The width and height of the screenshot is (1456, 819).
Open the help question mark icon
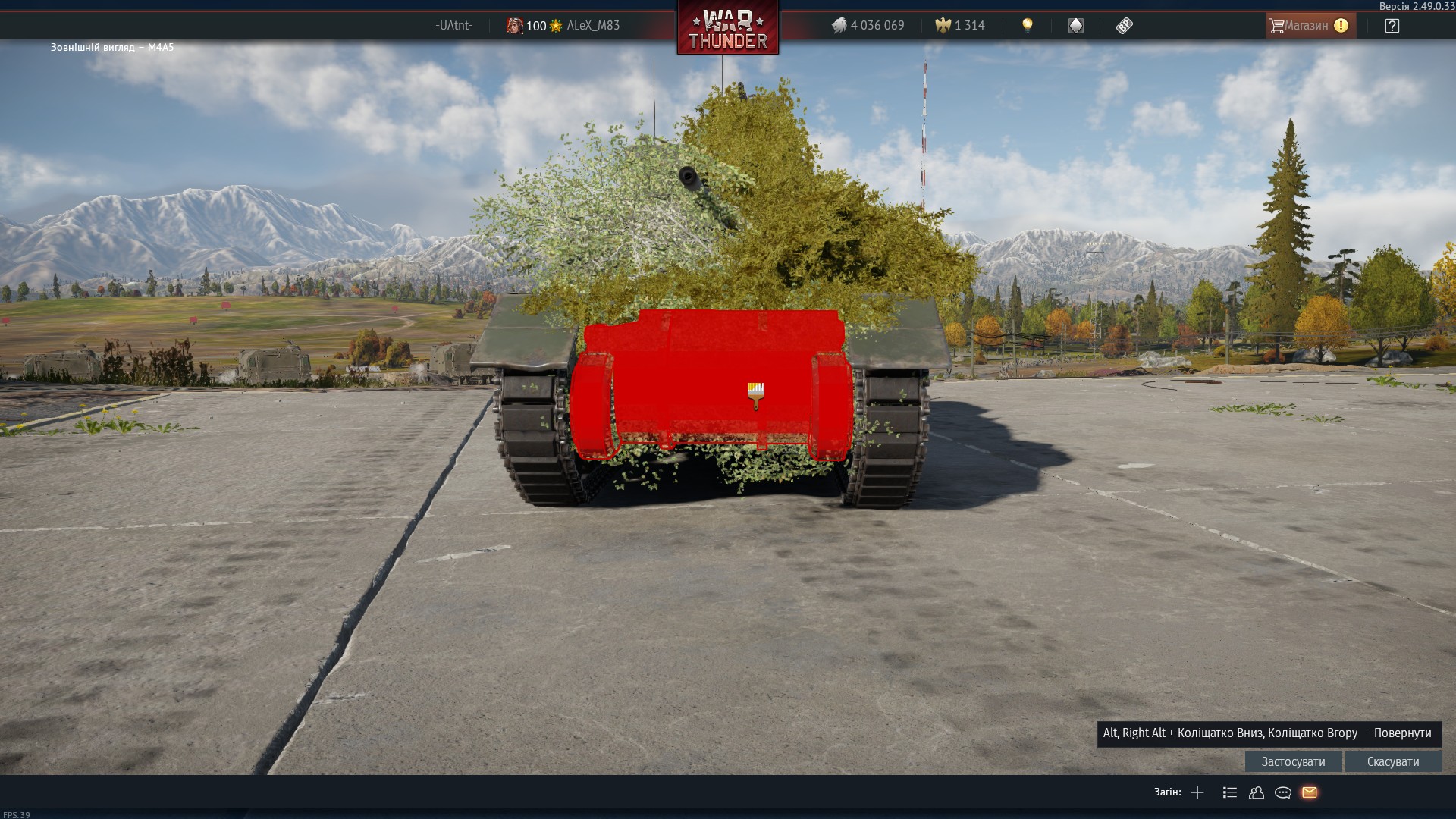(x=1392, y=26)
